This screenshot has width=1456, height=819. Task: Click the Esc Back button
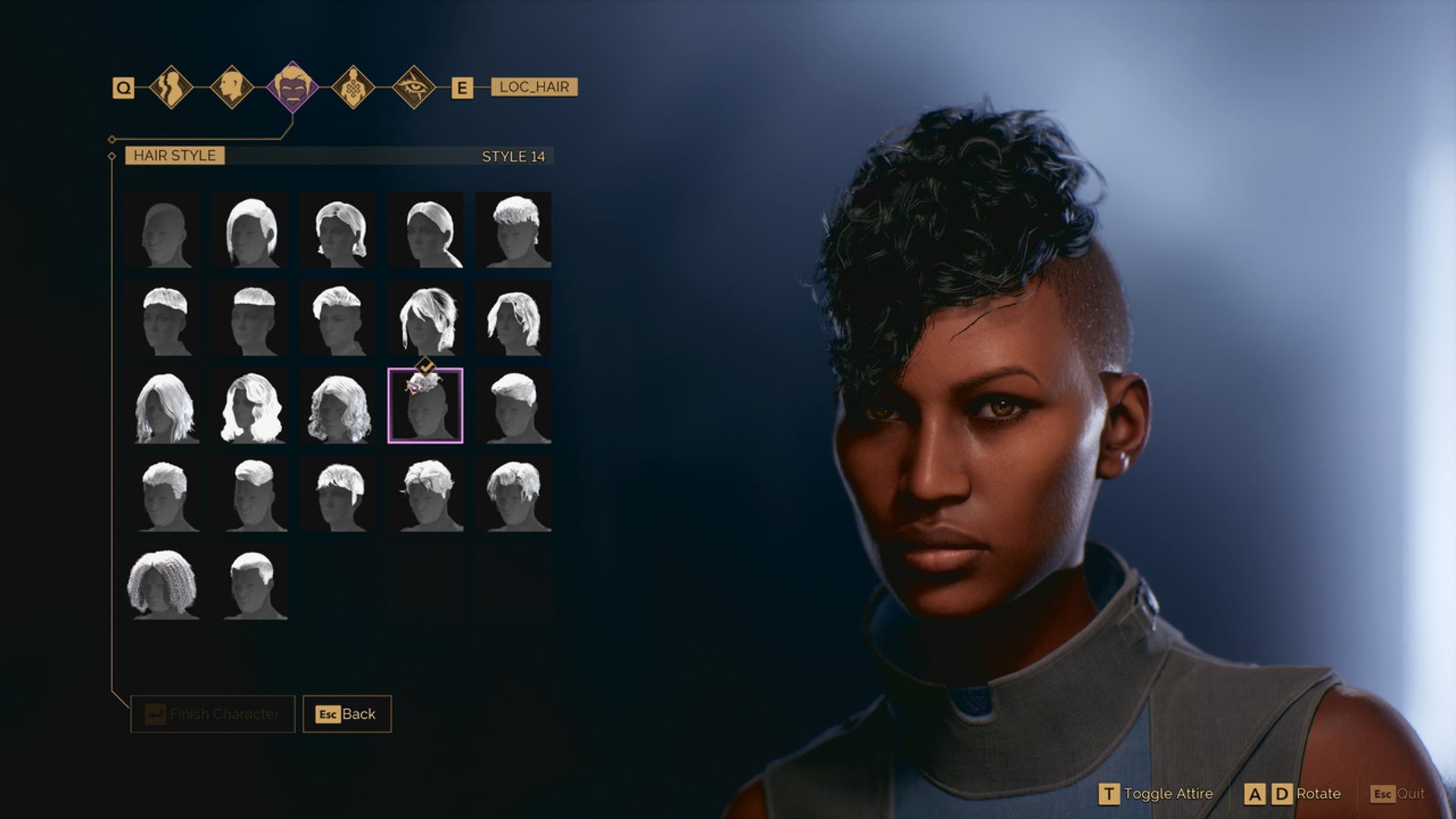coord(345,714)
